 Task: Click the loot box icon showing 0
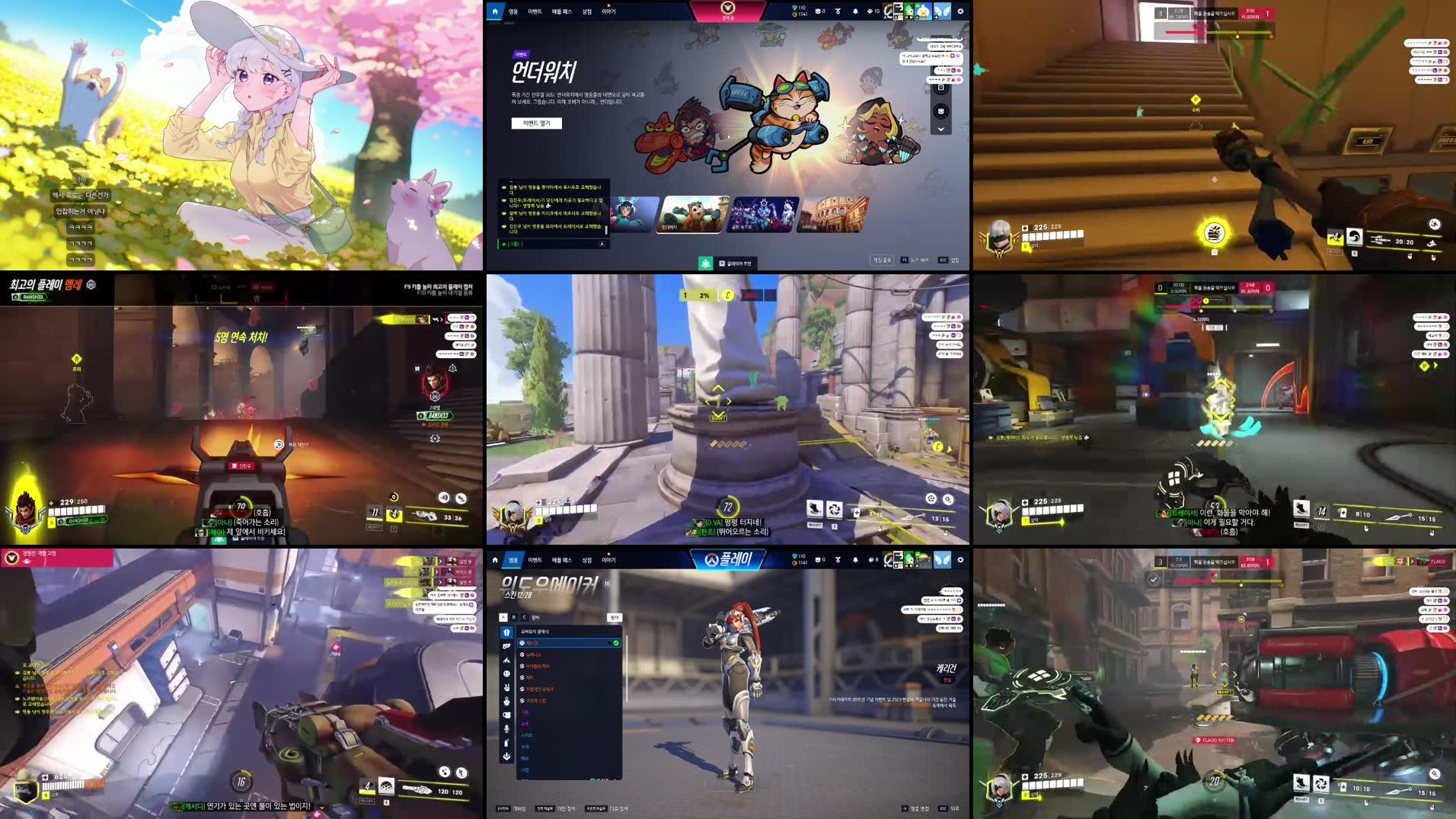819,11
